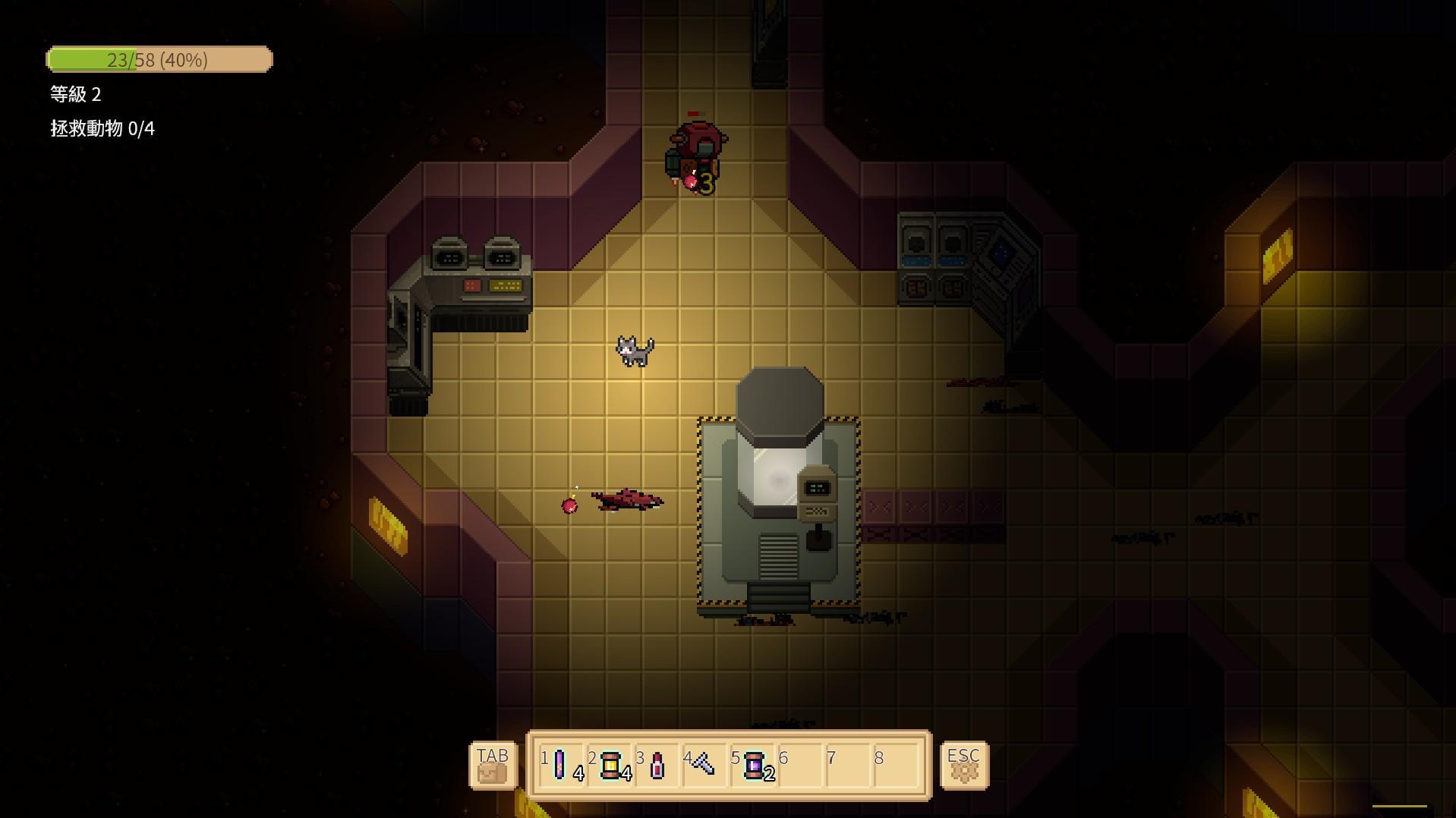Choose the yellow scroll in slot 2
This screenshot has width=1456, height=818.
pyautogui.click(x=610, y=766)
